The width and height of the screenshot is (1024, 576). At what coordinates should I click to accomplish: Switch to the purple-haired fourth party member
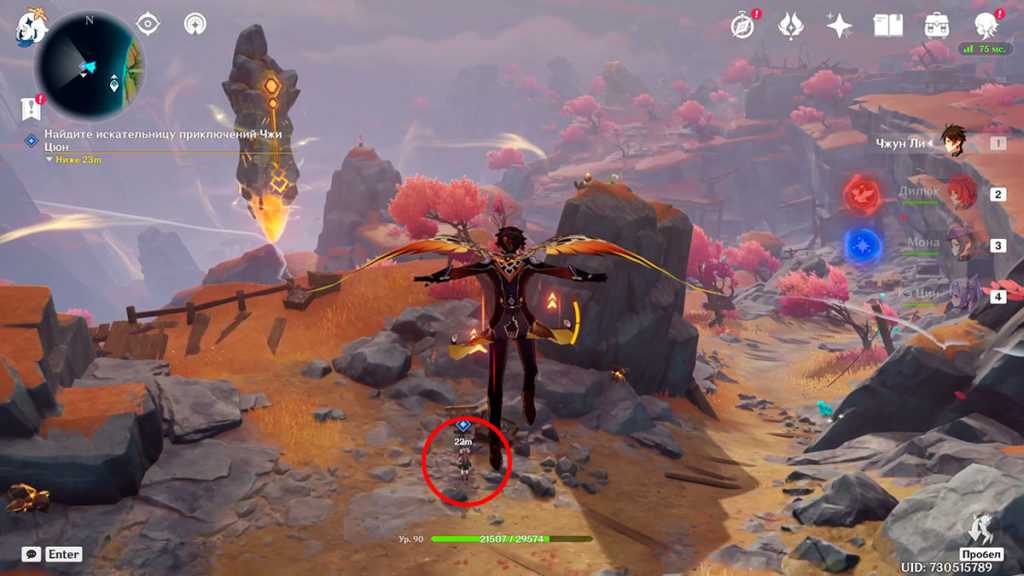pos(958,296)
